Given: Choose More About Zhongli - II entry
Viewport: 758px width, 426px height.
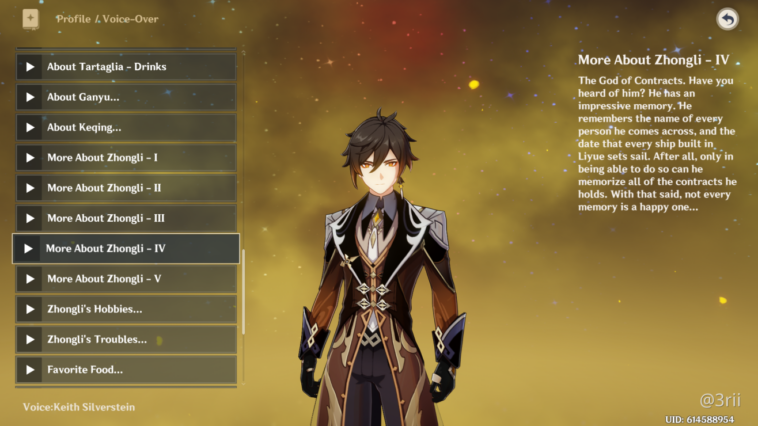Looking at the screenshot, I should (x=127, y=188).
